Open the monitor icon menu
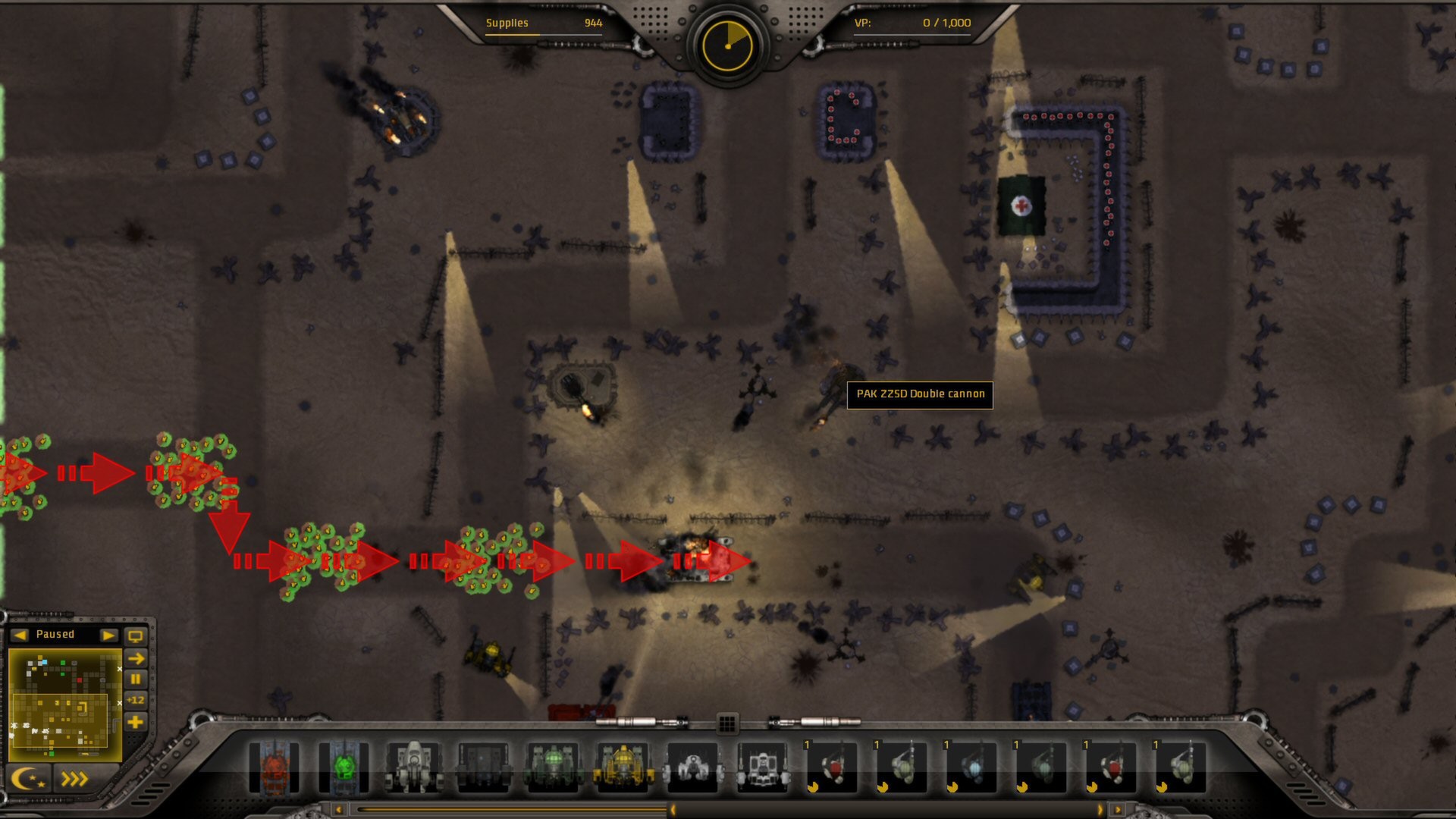This screenshot has height=819, width=1456. (136, 635)
